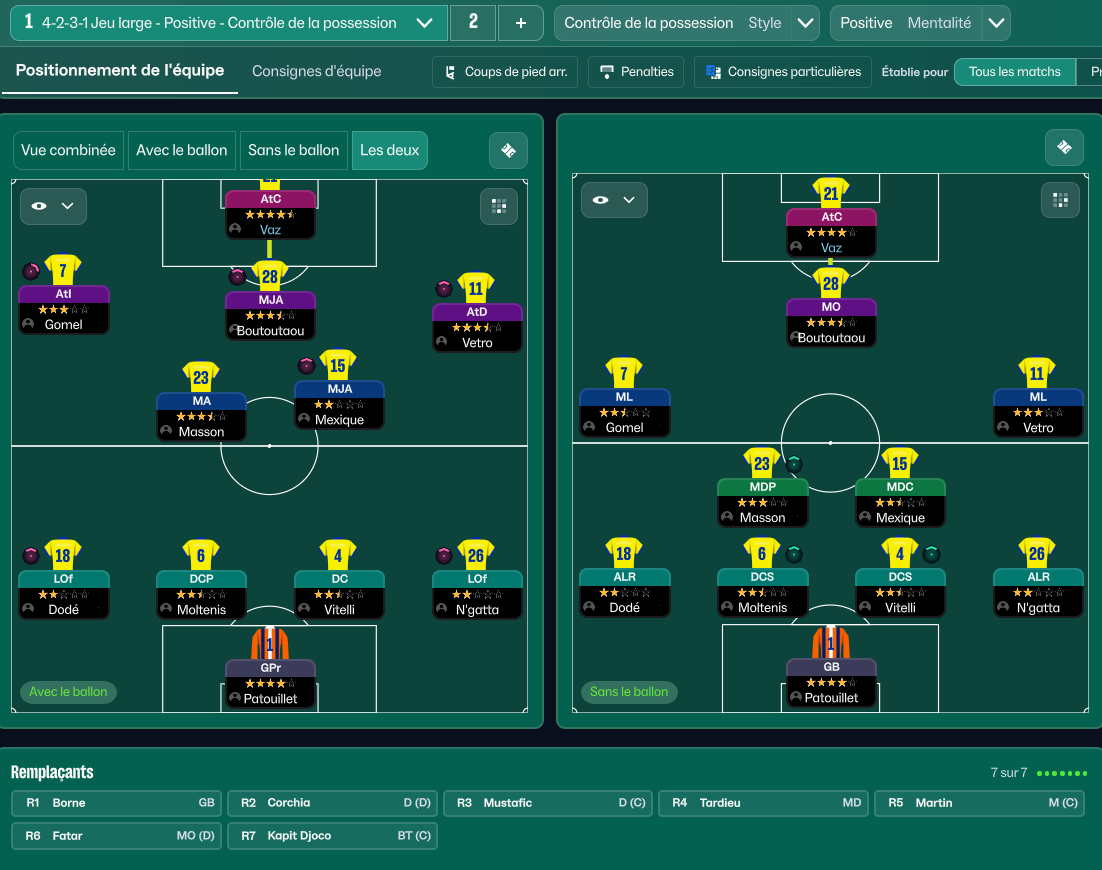This screenshot has width=1102, height=870.
Task: Switch view to Sans le ballon
Action: point(293,150)
